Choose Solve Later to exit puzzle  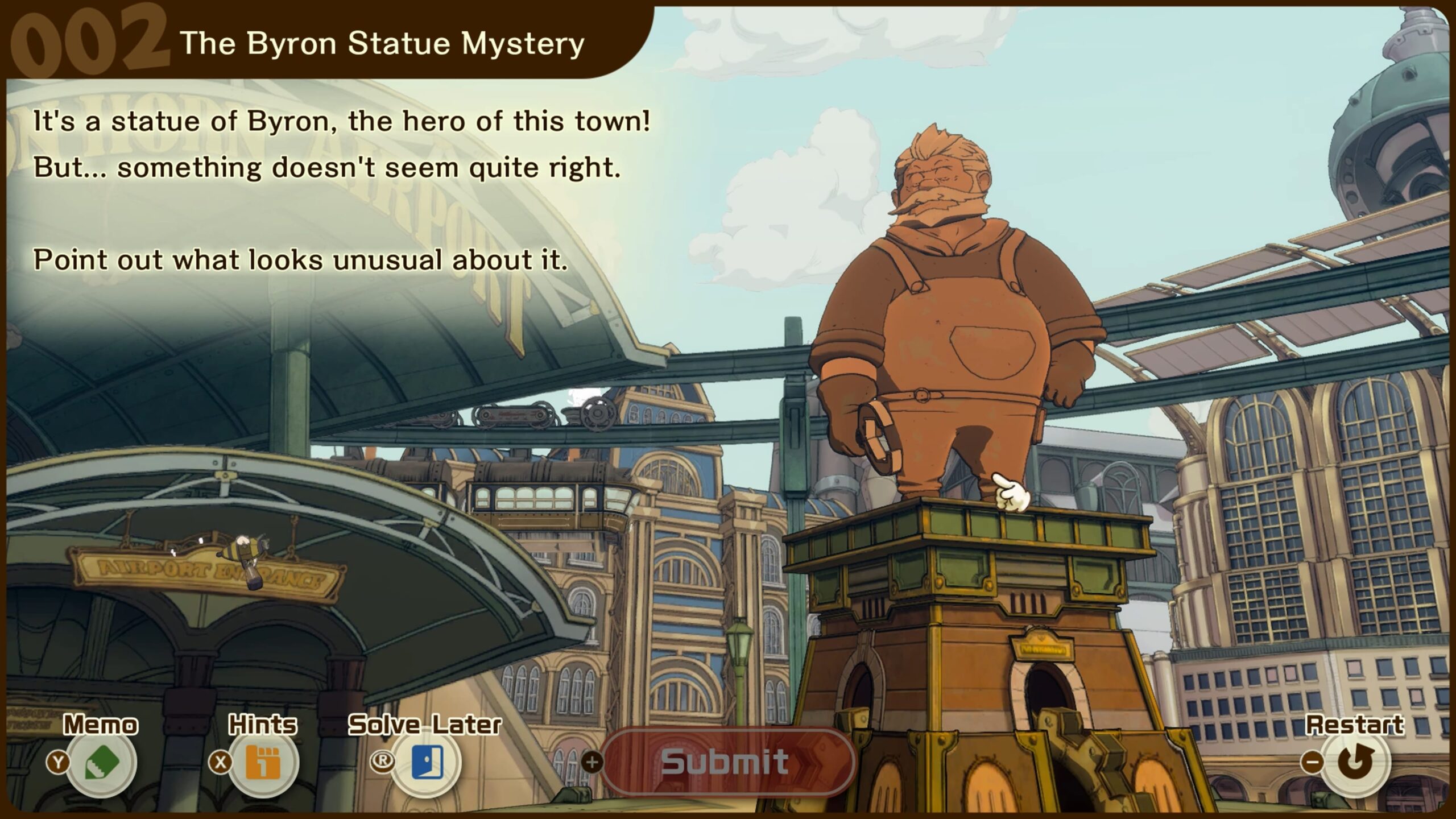click(426, 763)
